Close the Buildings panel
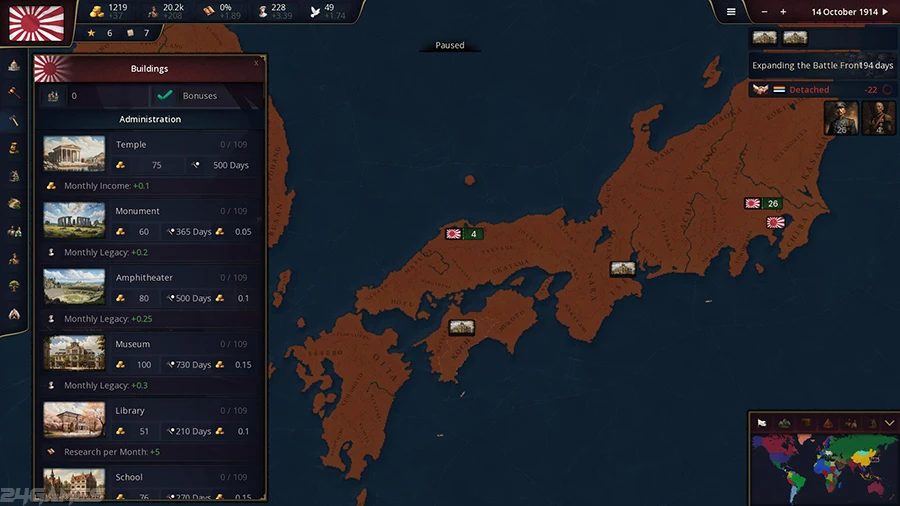 (x=256, y=63)
